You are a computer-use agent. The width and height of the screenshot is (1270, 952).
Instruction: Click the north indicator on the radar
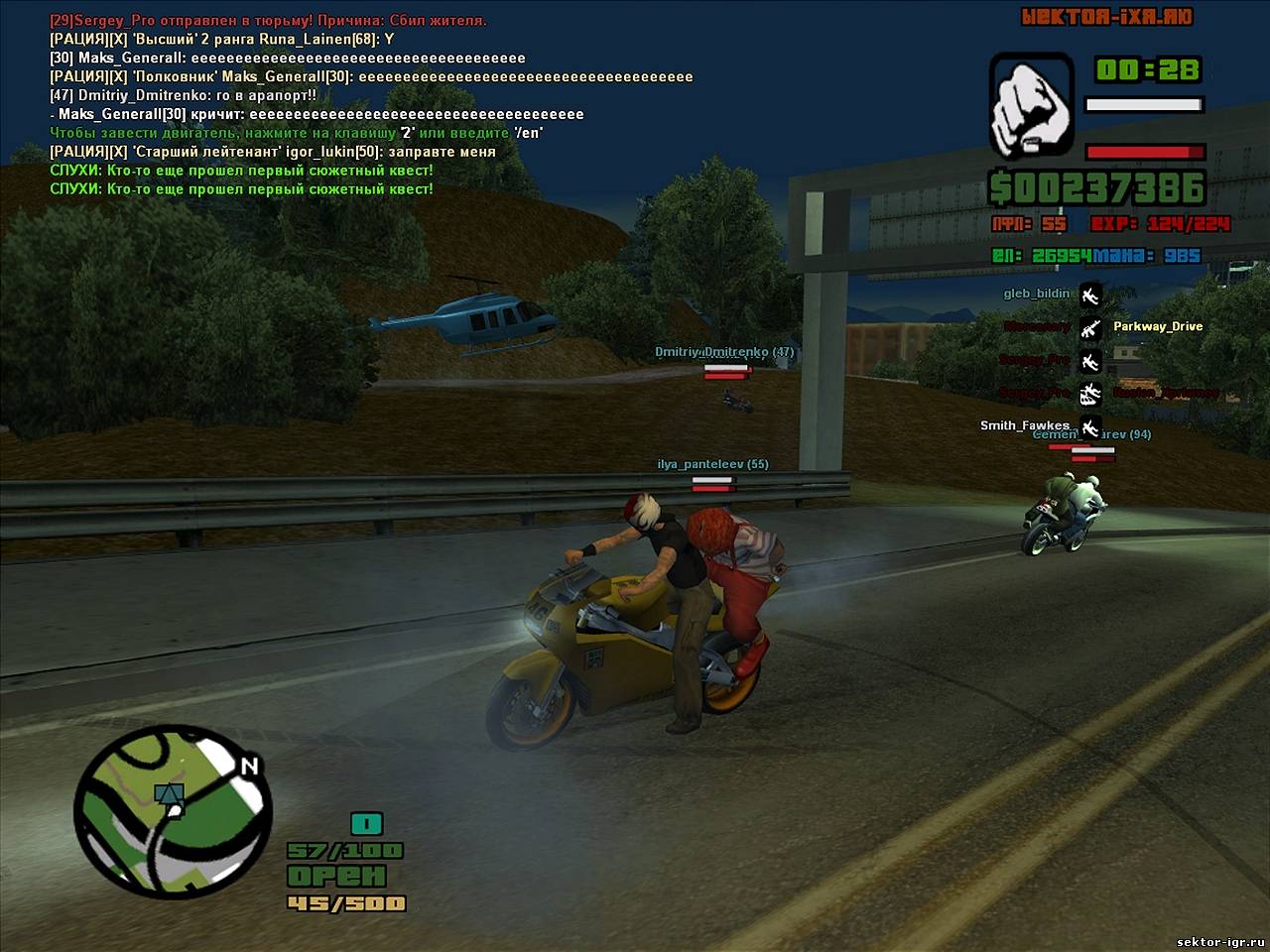(250, 766)
